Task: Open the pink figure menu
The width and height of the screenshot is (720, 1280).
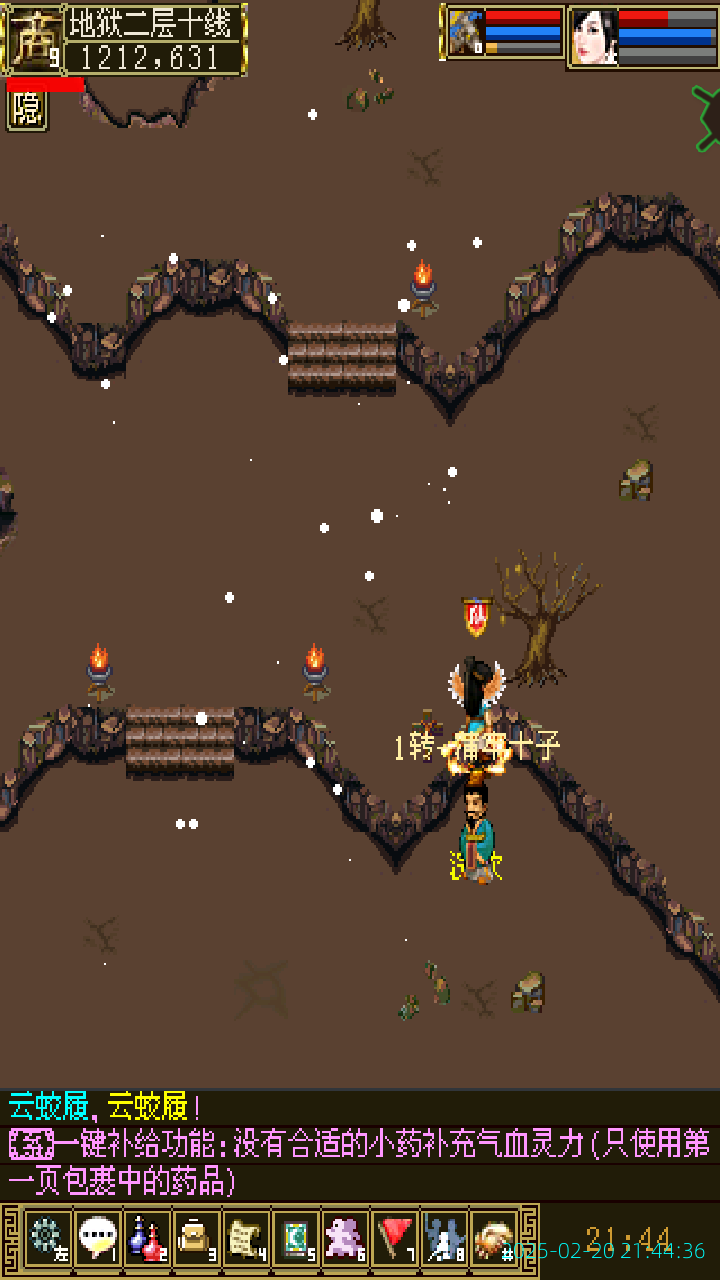Action: click(x=345, y=1237)
